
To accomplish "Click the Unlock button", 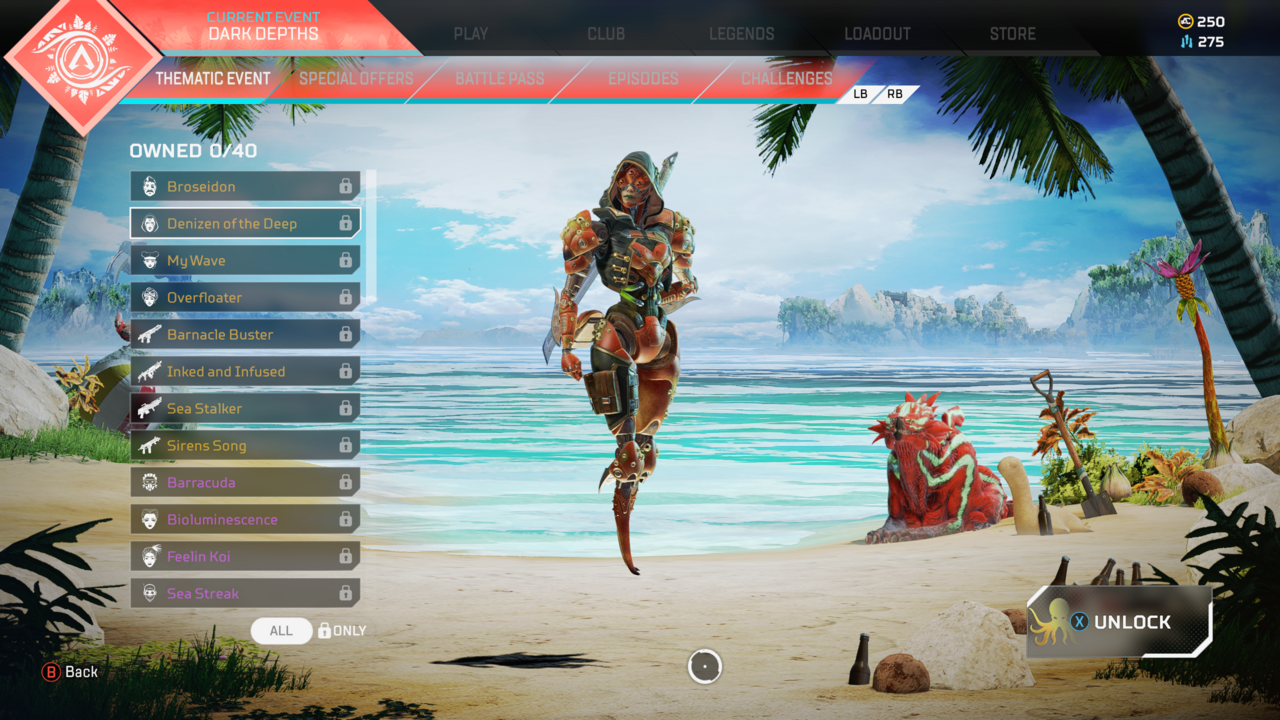I will 1120,622.
